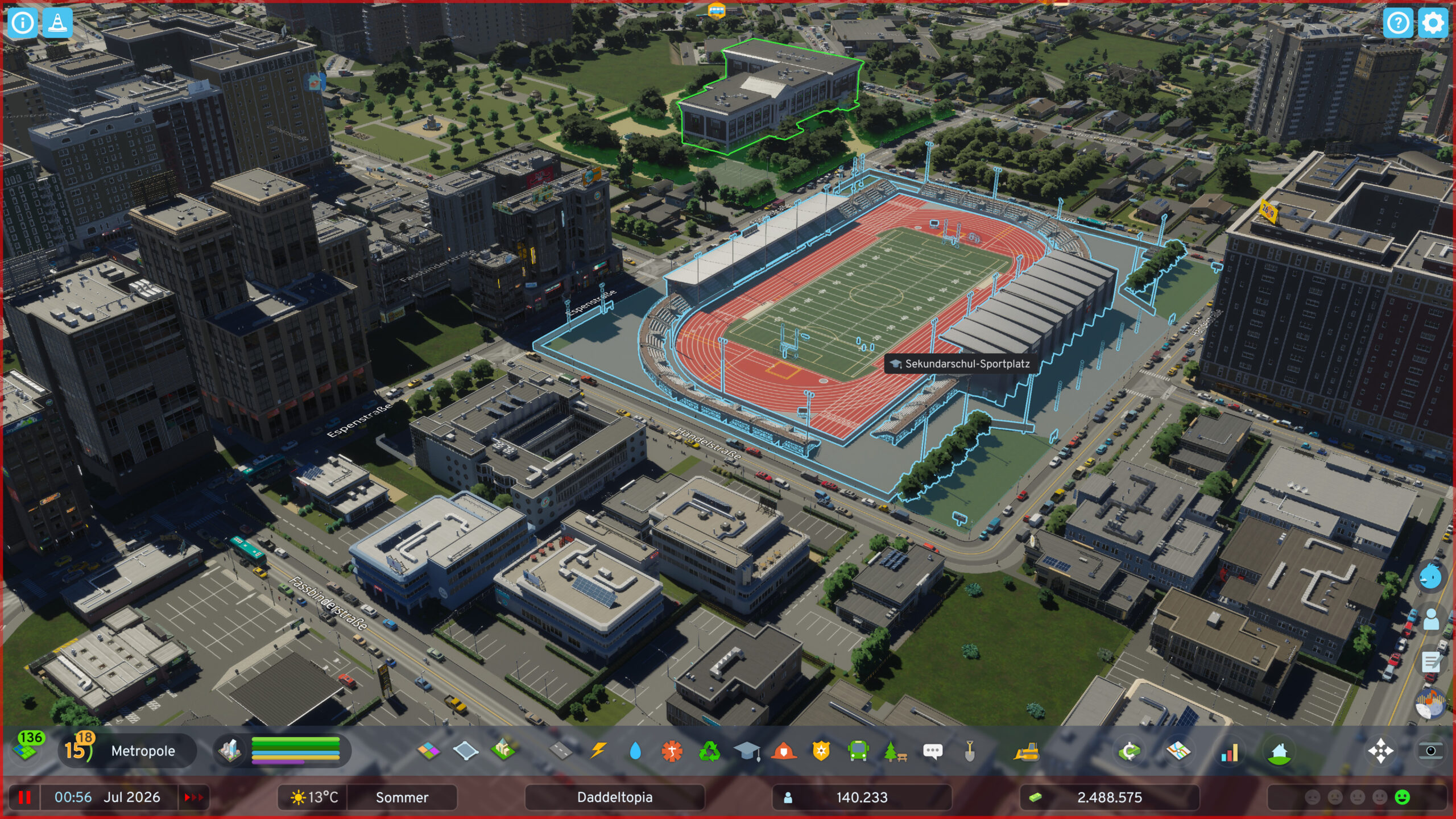Open the Police badge menu
Image resolution: width=1456 pixels, height=819 pixels.
821,751
